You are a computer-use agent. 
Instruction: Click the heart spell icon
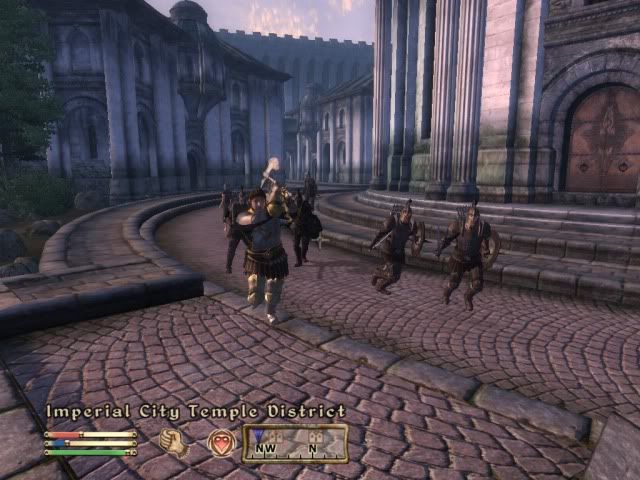tap(220, 443)
